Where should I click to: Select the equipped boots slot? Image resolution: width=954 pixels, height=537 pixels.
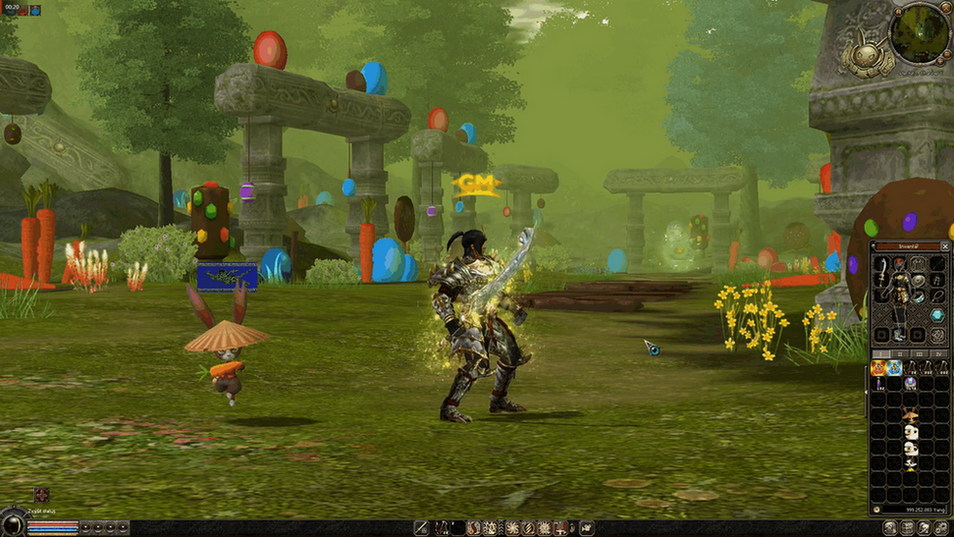coord(900,334)
